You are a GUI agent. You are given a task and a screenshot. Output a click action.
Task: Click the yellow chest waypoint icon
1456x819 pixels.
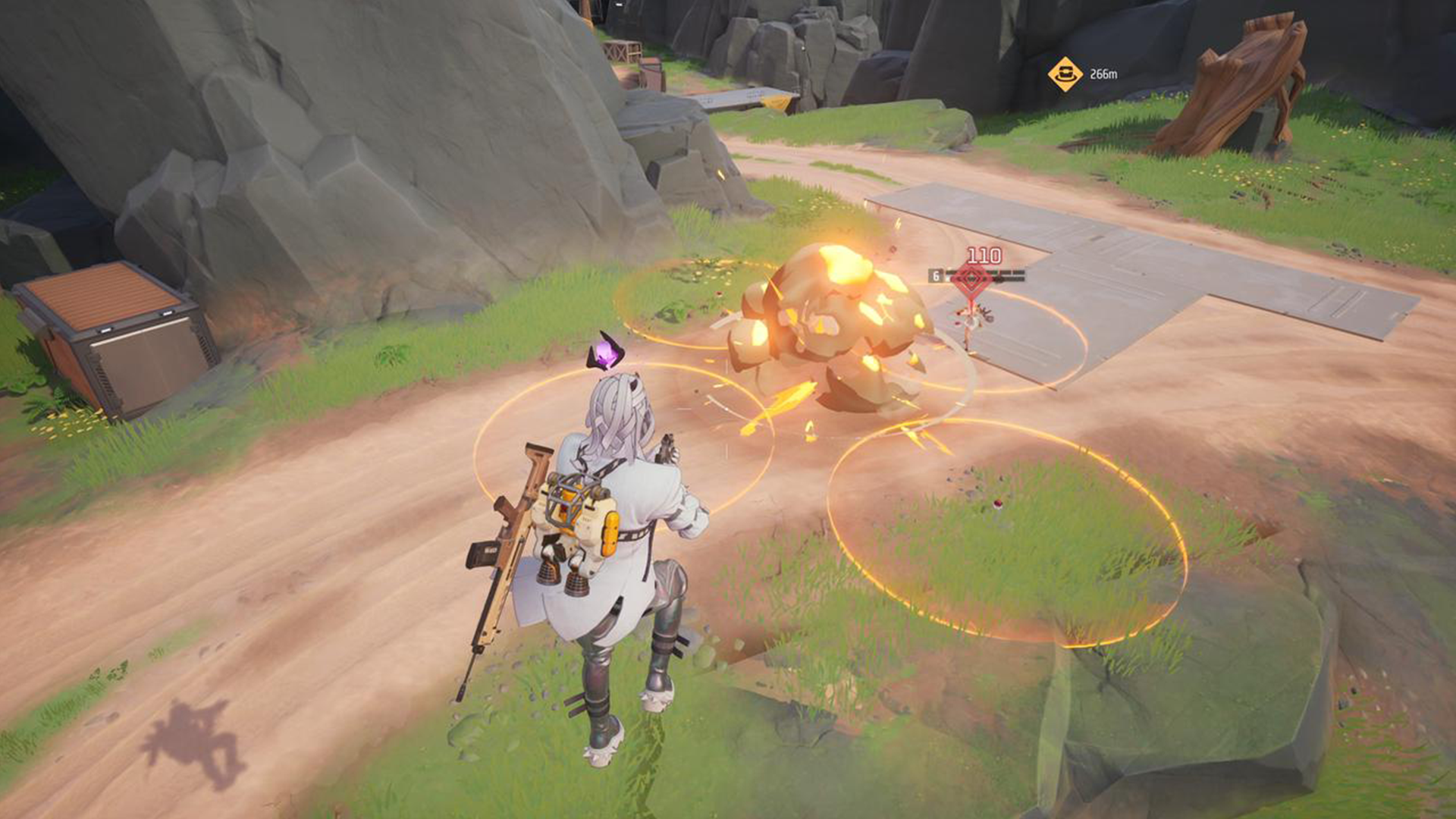coord(1065,73)
